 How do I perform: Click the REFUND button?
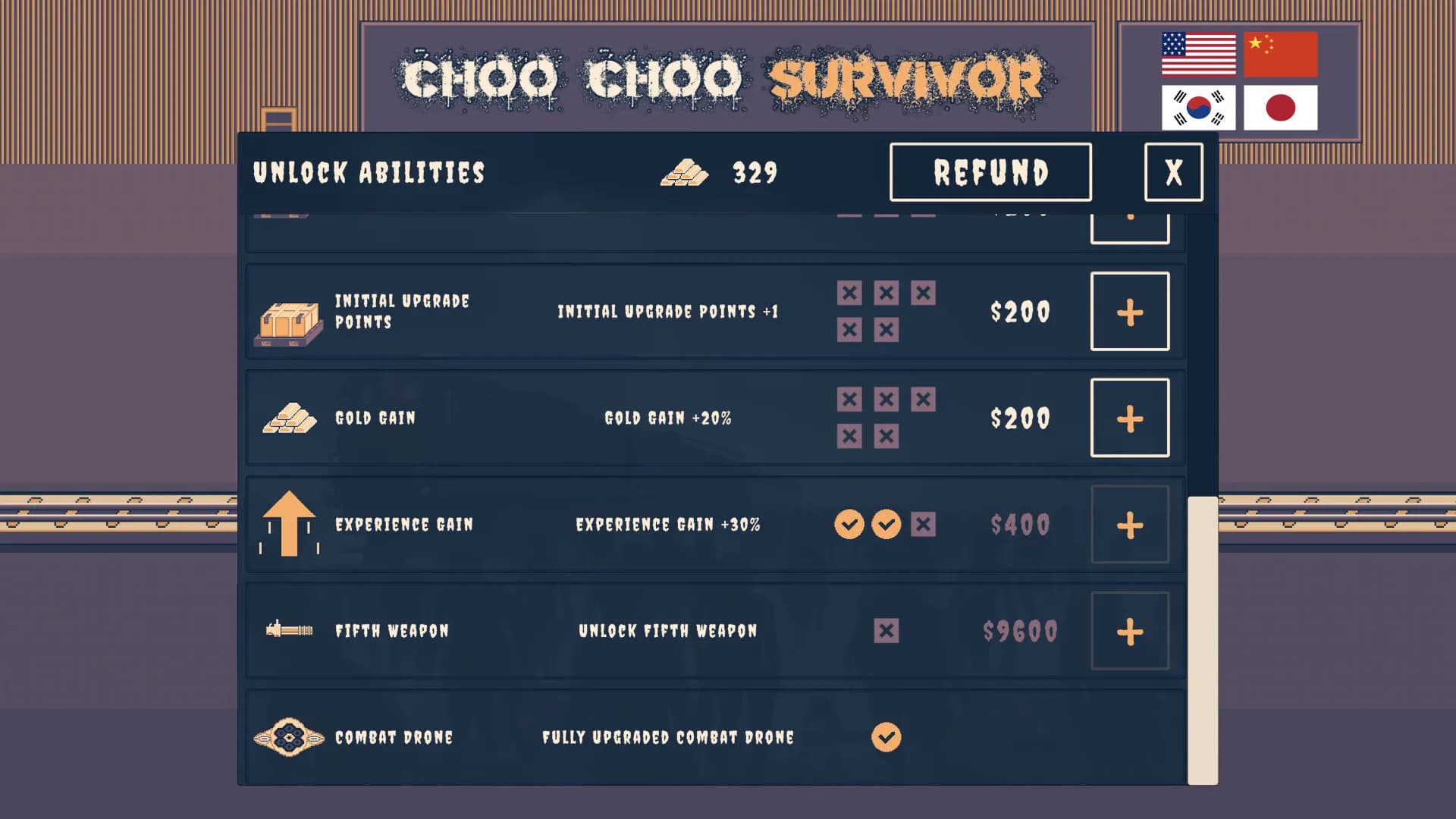990,172
